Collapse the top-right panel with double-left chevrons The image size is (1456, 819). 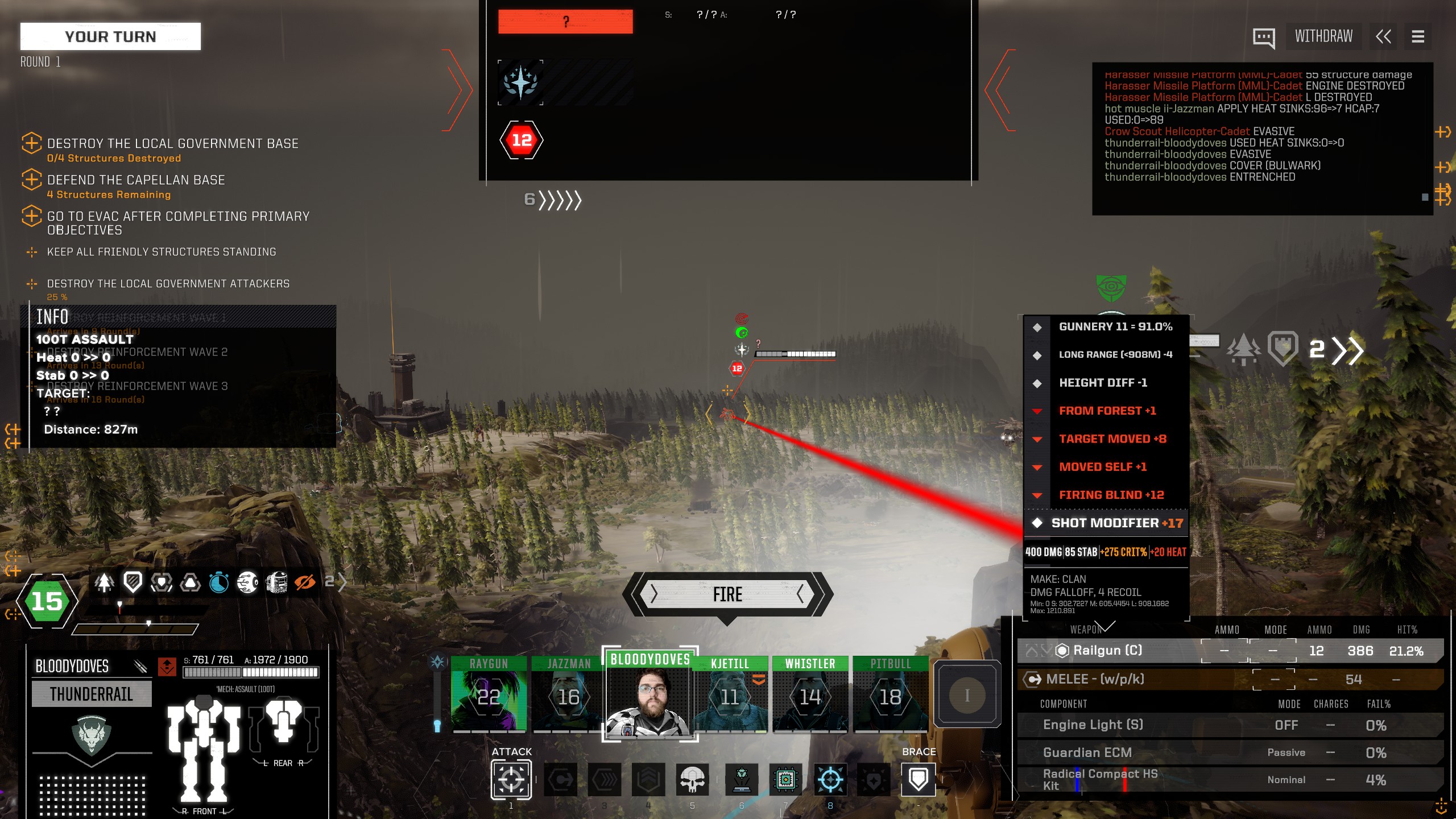tap(1384, 36)
